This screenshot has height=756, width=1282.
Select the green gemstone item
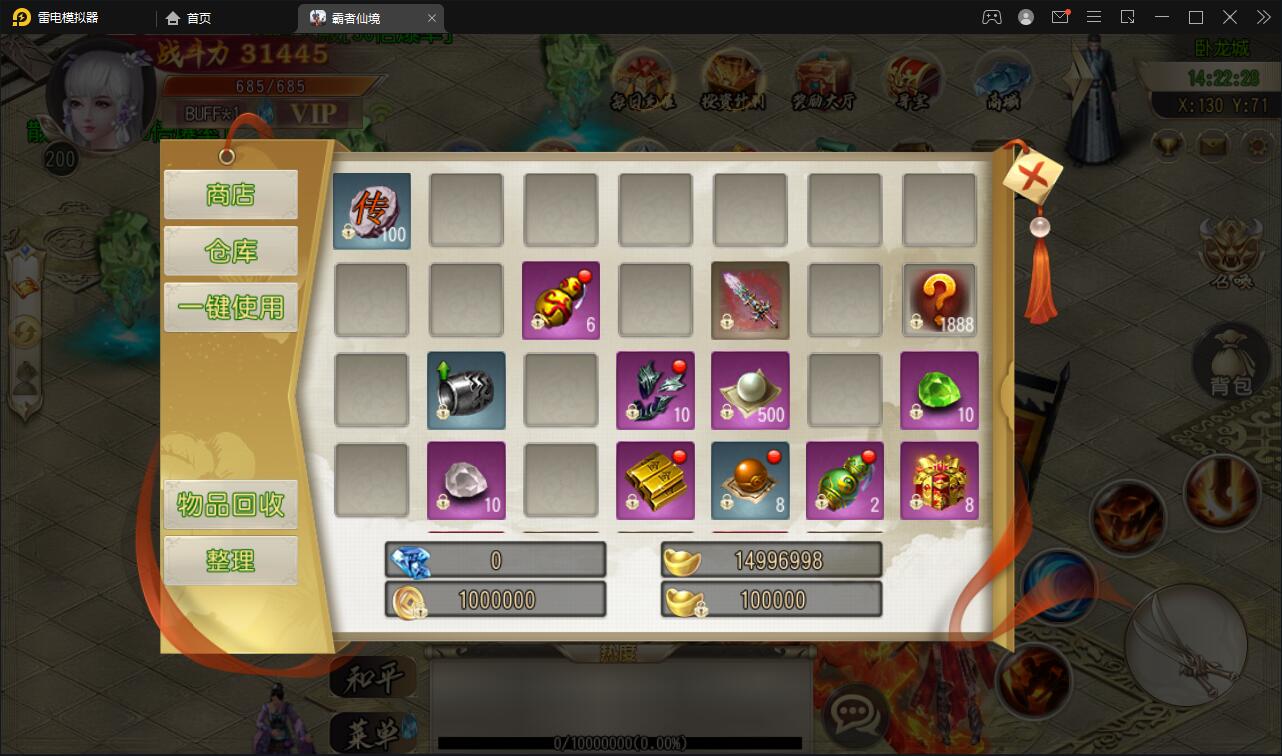click(x=939, y=390)
